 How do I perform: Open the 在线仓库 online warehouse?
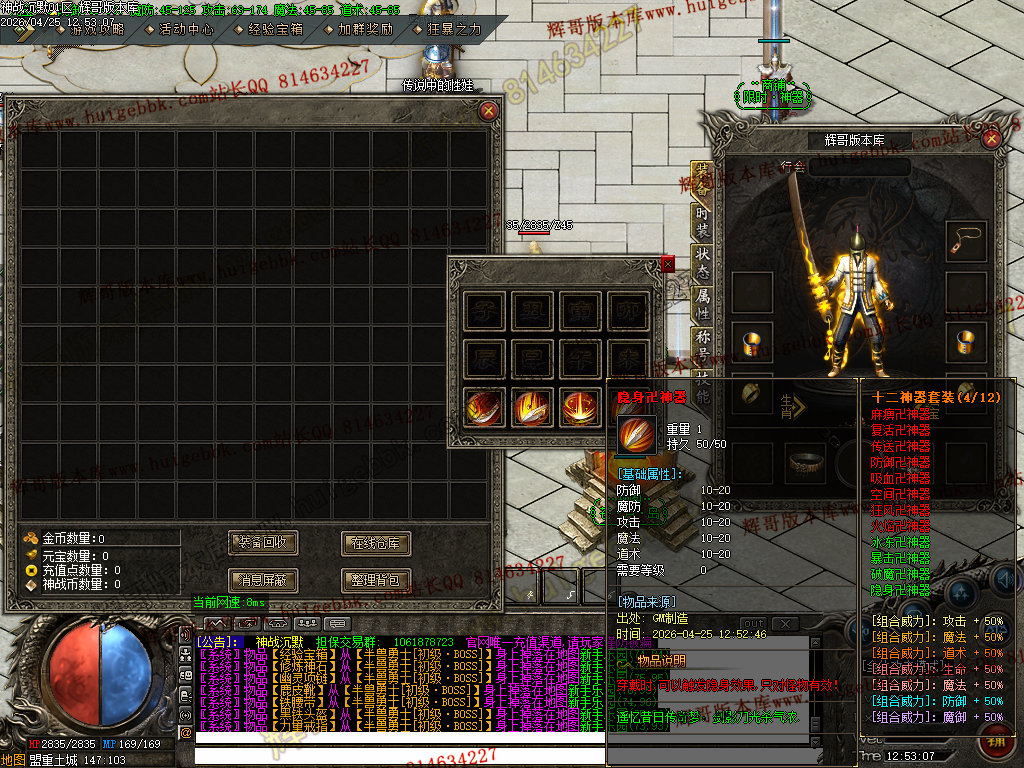(376, 543)
